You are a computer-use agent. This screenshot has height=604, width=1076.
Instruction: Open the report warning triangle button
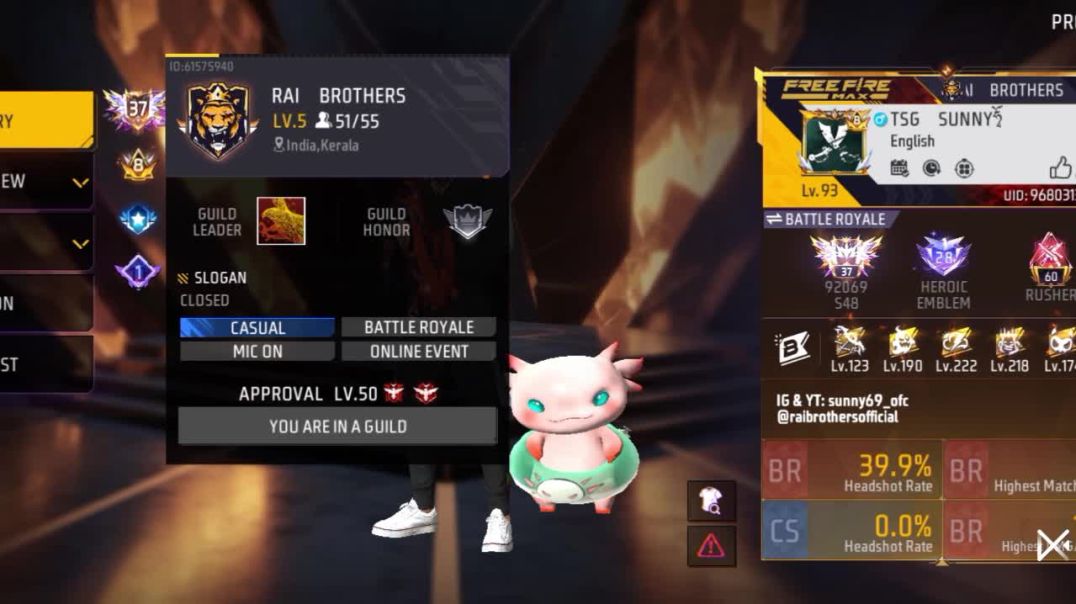click(x=711, y=546)
